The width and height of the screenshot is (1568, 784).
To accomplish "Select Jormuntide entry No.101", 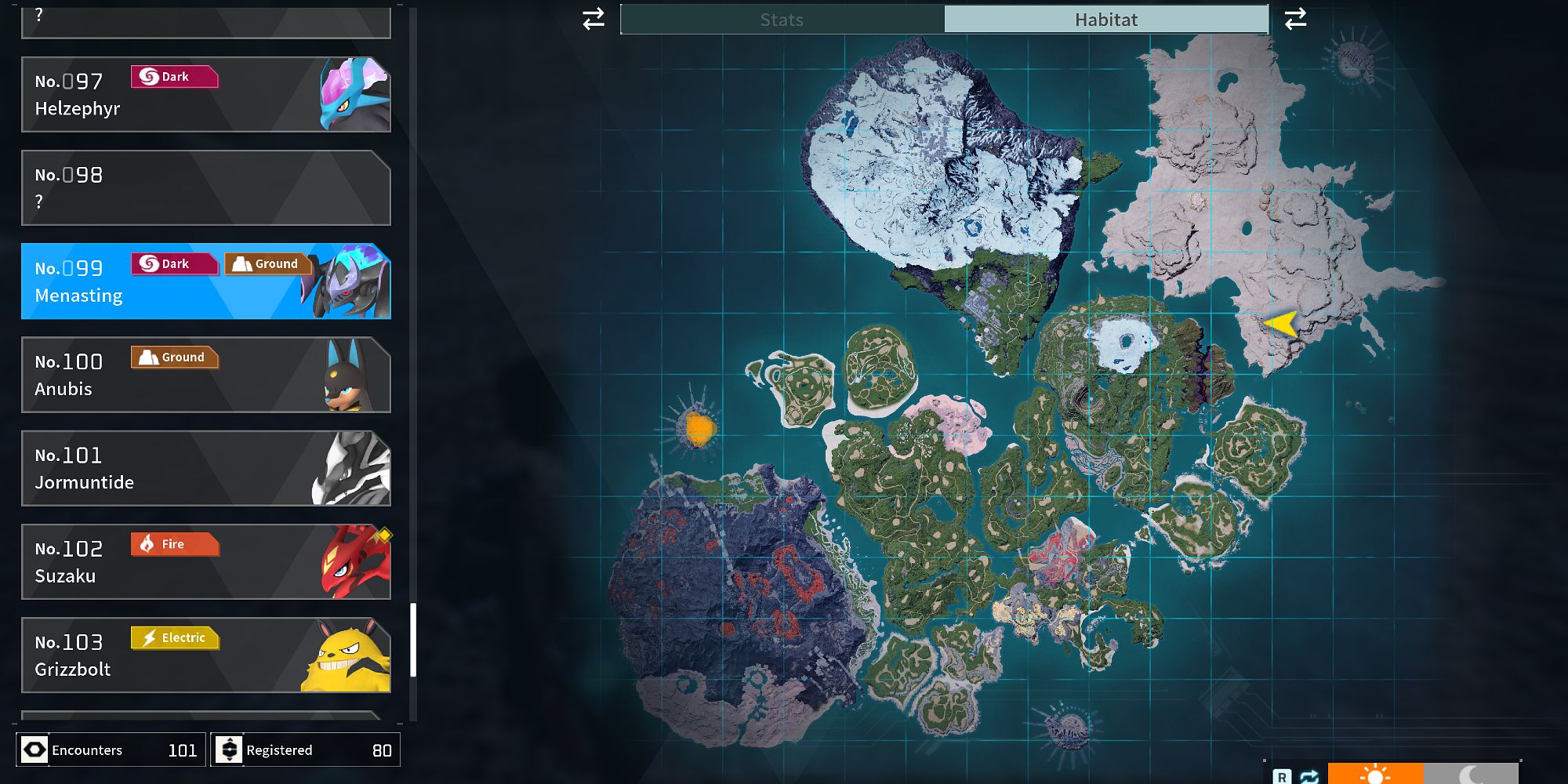I will tap(205, 468).
